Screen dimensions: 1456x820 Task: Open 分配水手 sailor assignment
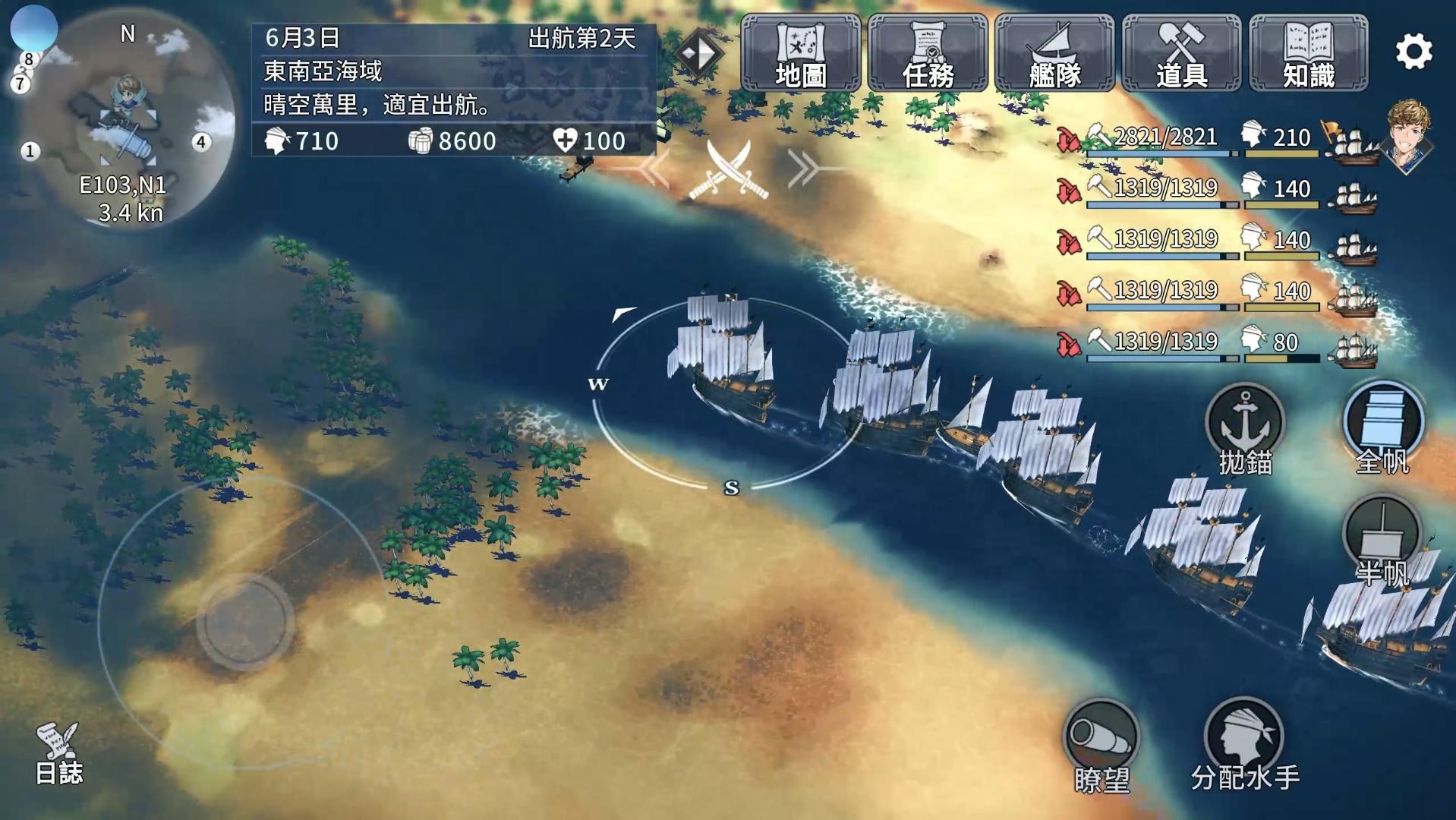(x=1244, y=744)
